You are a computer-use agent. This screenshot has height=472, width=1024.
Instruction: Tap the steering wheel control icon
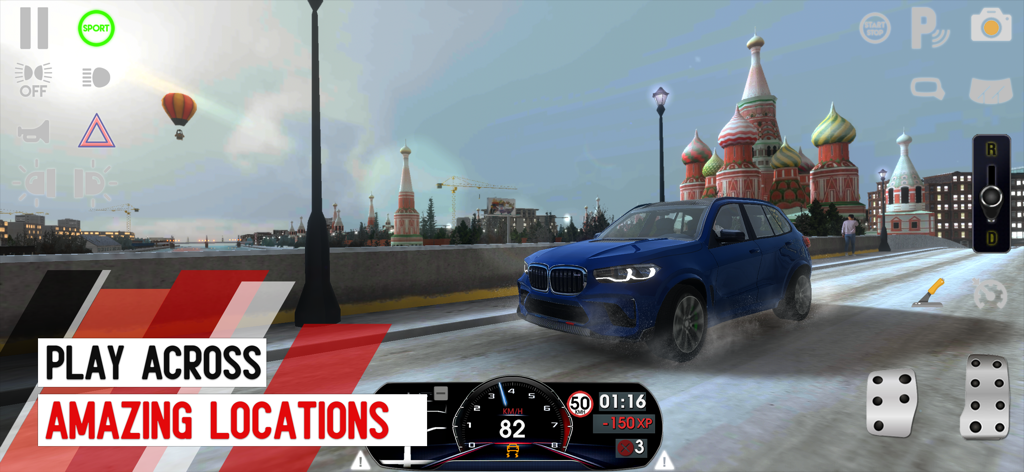tap(988, 294)
